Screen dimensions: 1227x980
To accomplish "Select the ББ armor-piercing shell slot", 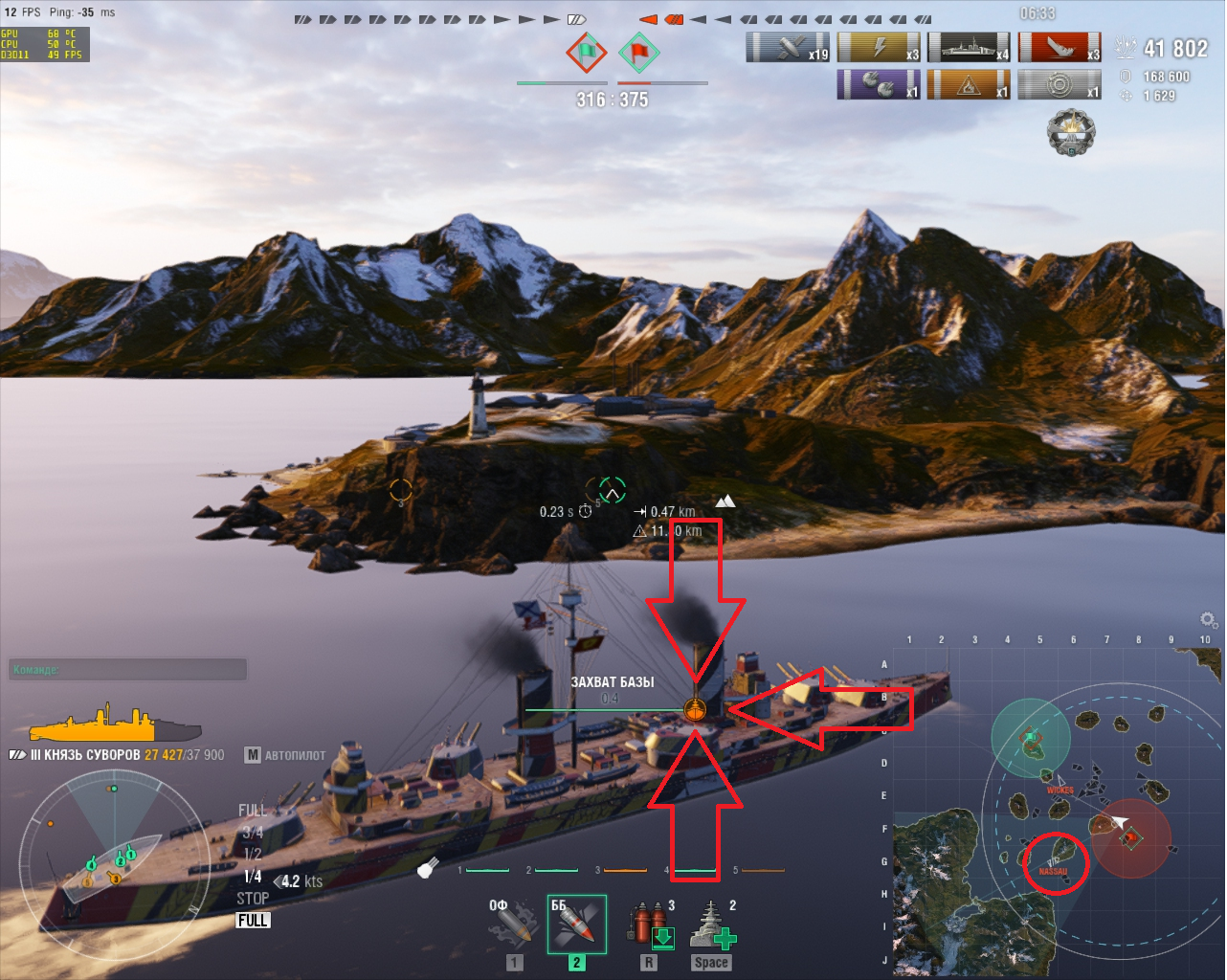I will pos(576,924).
